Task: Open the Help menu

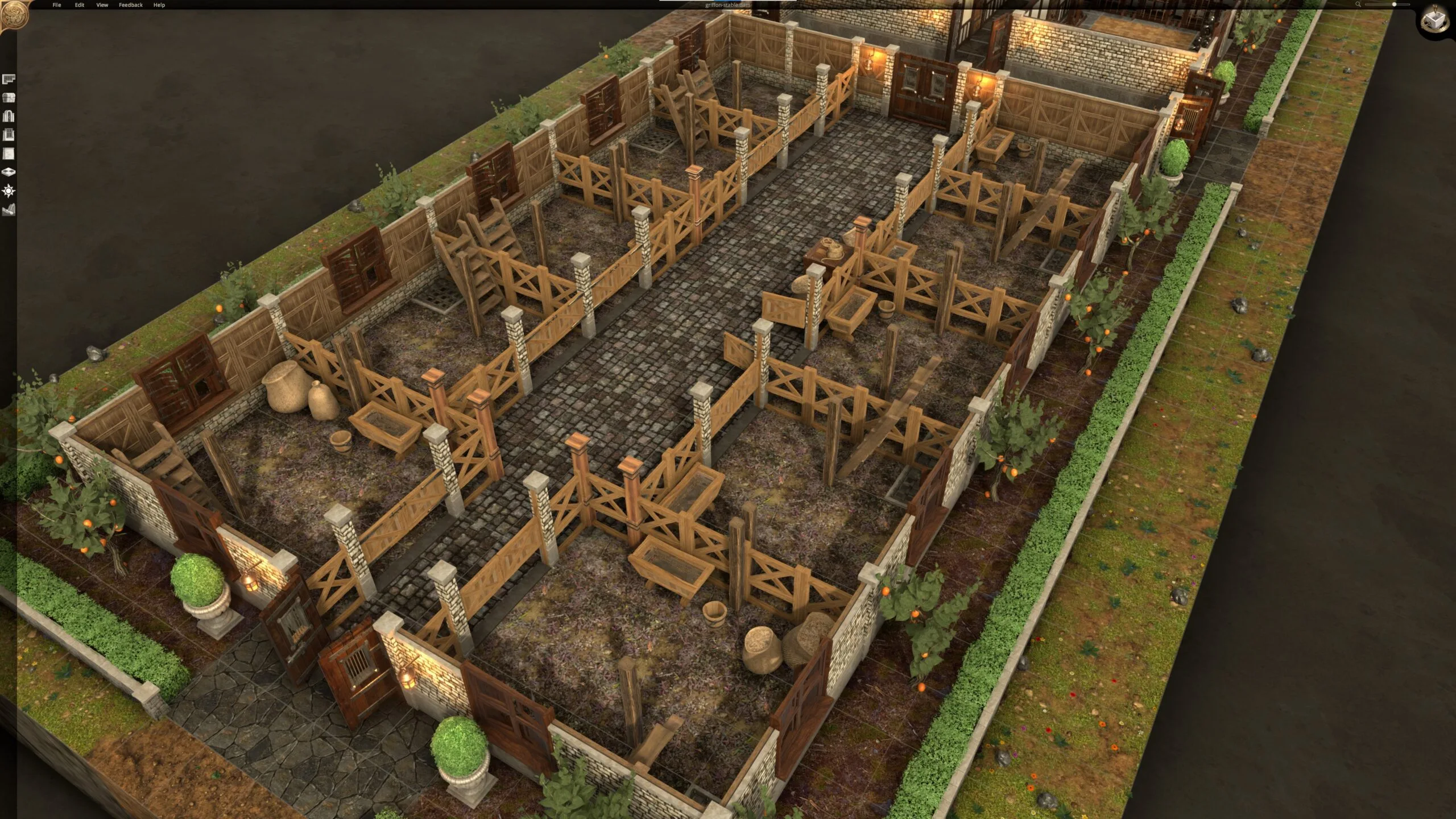Action: coord(159,5)
